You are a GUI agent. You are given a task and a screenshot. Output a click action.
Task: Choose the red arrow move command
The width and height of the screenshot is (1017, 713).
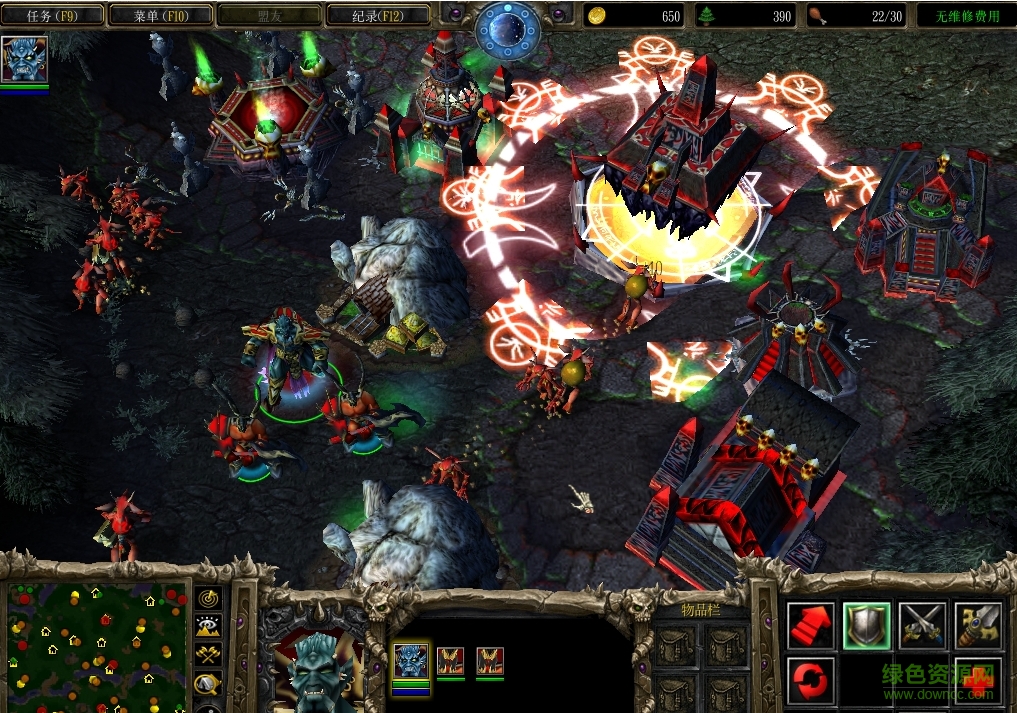click(810, 625)
